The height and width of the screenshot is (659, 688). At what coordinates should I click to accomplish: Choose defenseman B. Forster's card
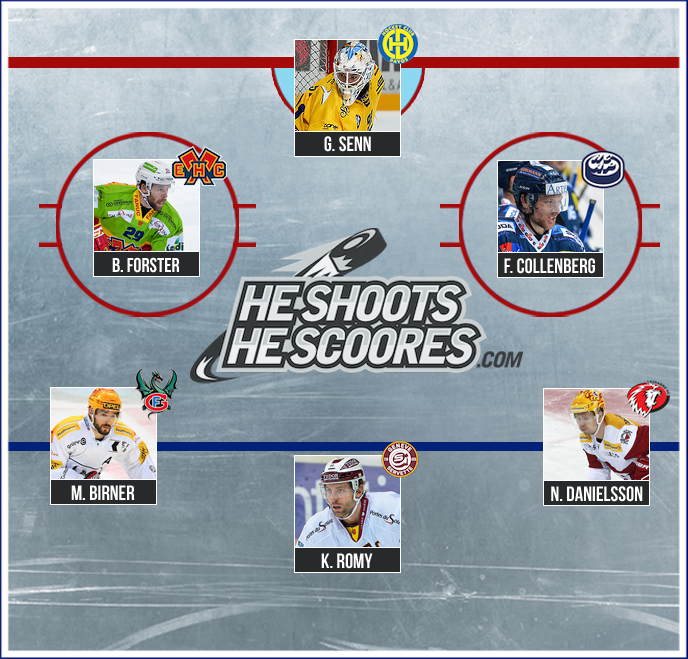[x=146, y=217]
